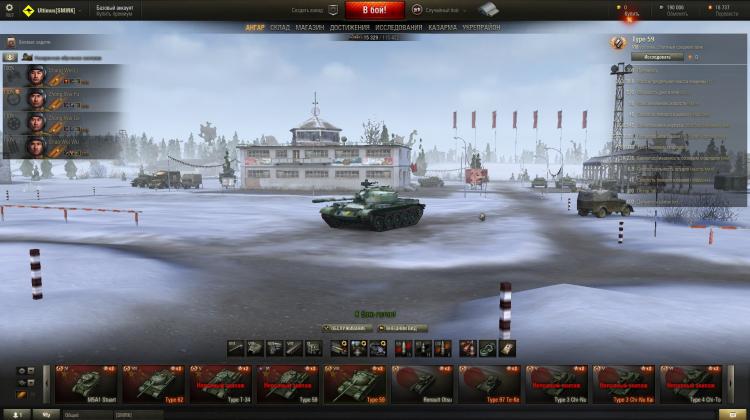Switch to the Склад tab
Viewport: 750px width, 420px height.
point(280,27)
